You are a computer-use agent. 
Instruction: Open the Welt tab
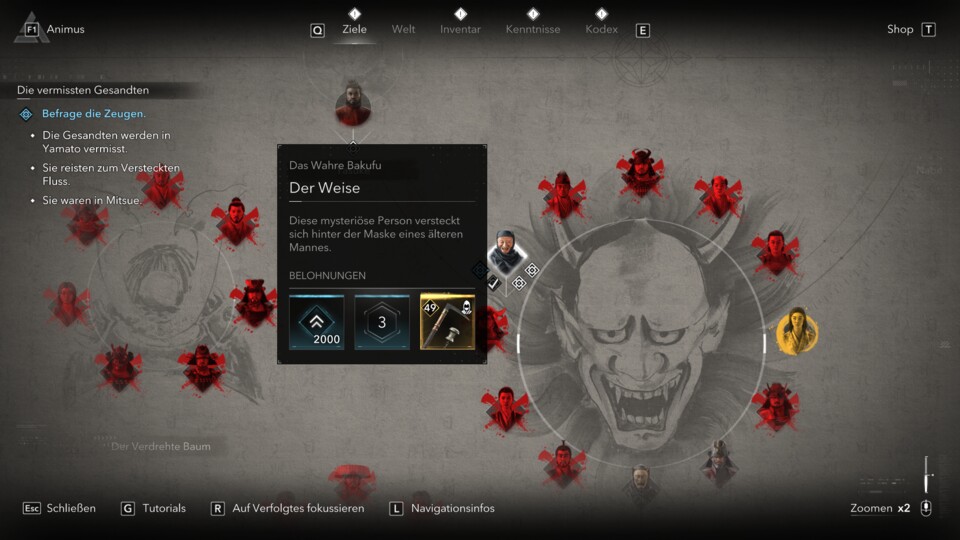pyautogui.click(x=403, y=29)
